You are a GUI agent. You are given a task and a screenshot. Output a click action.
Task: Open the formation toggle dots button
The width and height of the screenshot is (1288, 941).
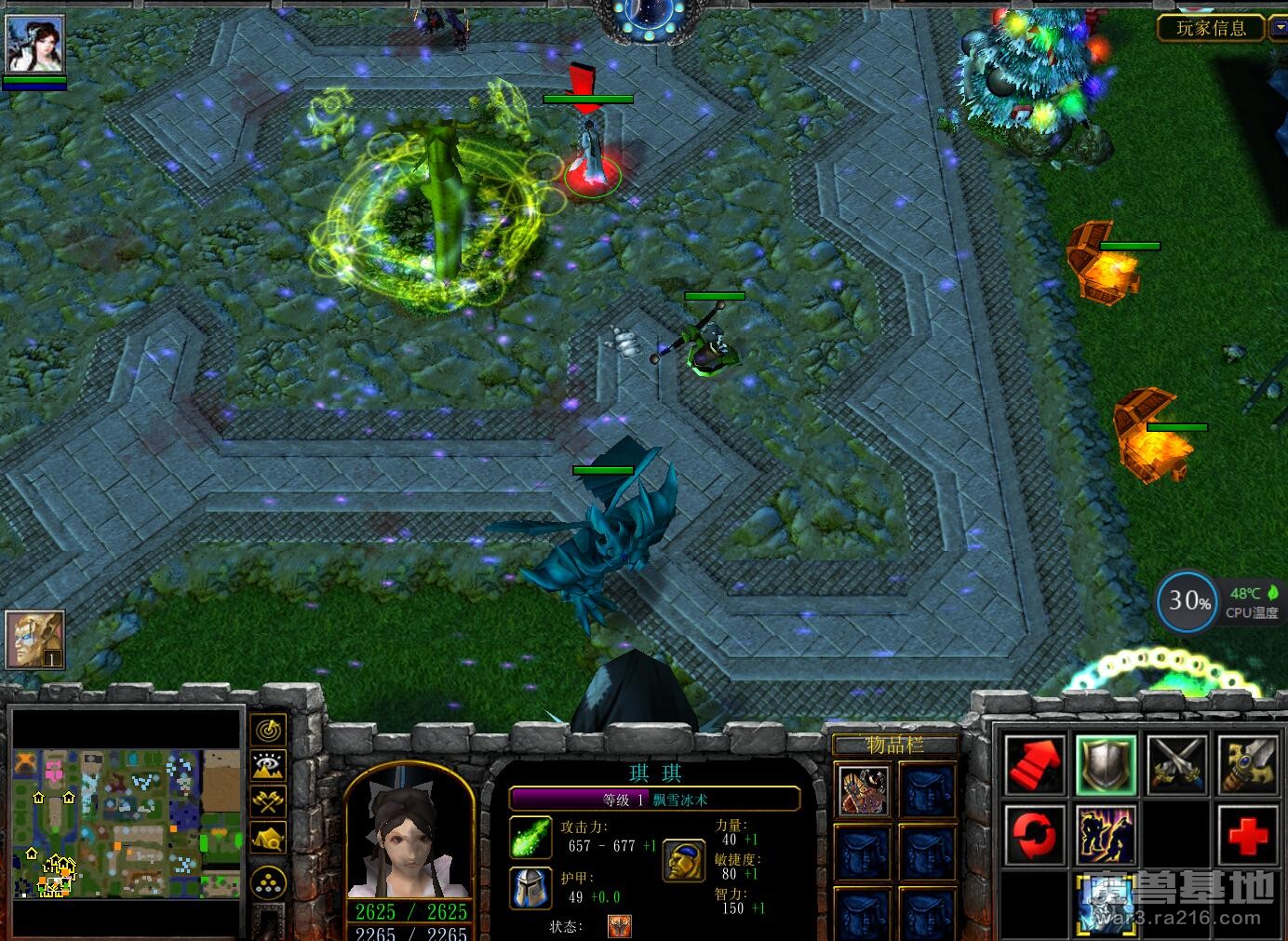pos(269,881)
